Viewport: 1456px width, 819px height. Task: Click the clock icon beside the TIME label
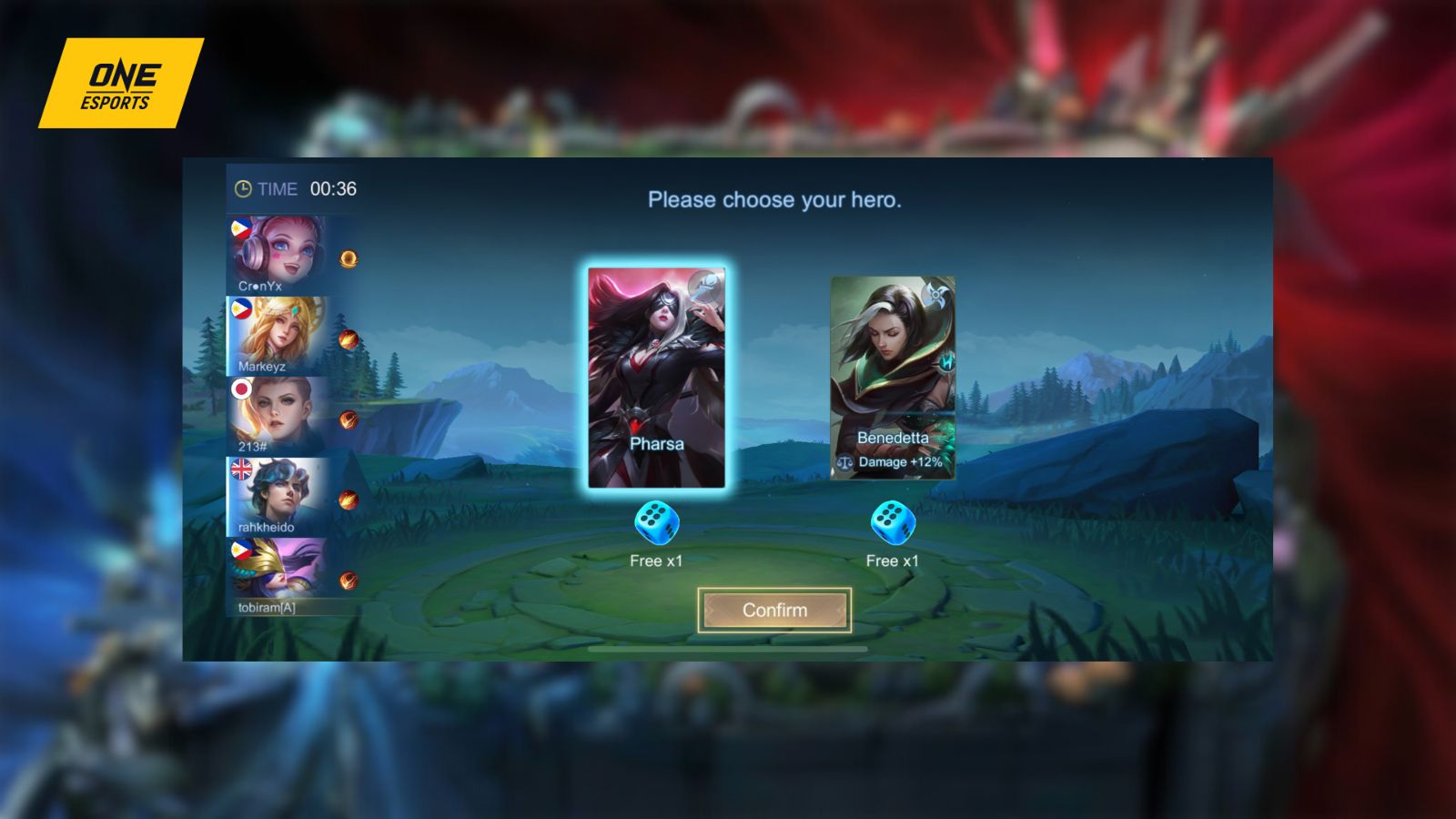tap(242, 189)
